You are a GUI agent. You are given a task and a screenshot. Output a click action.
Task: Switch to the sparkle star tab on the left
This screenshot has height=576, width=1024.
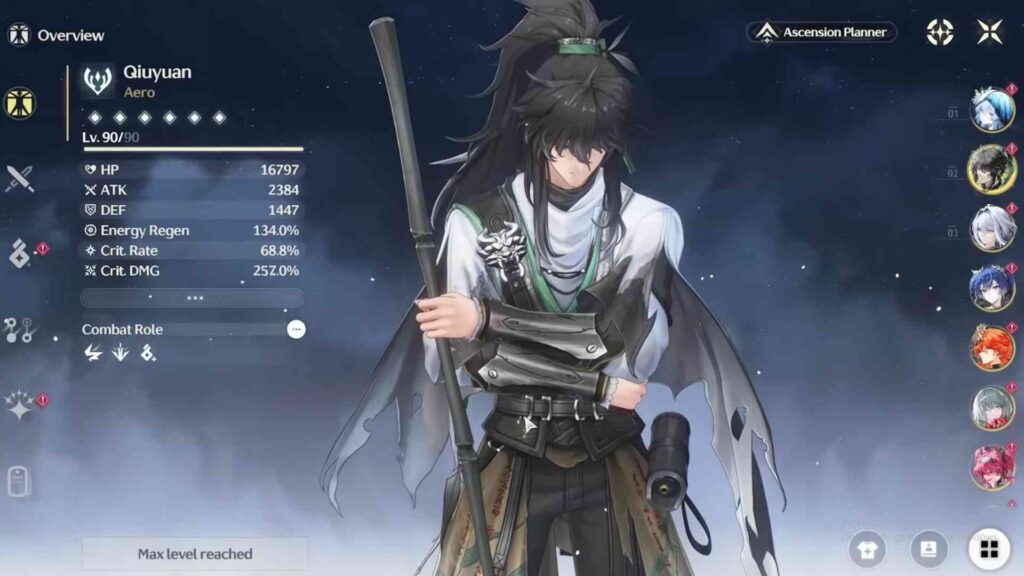(20, 406)
